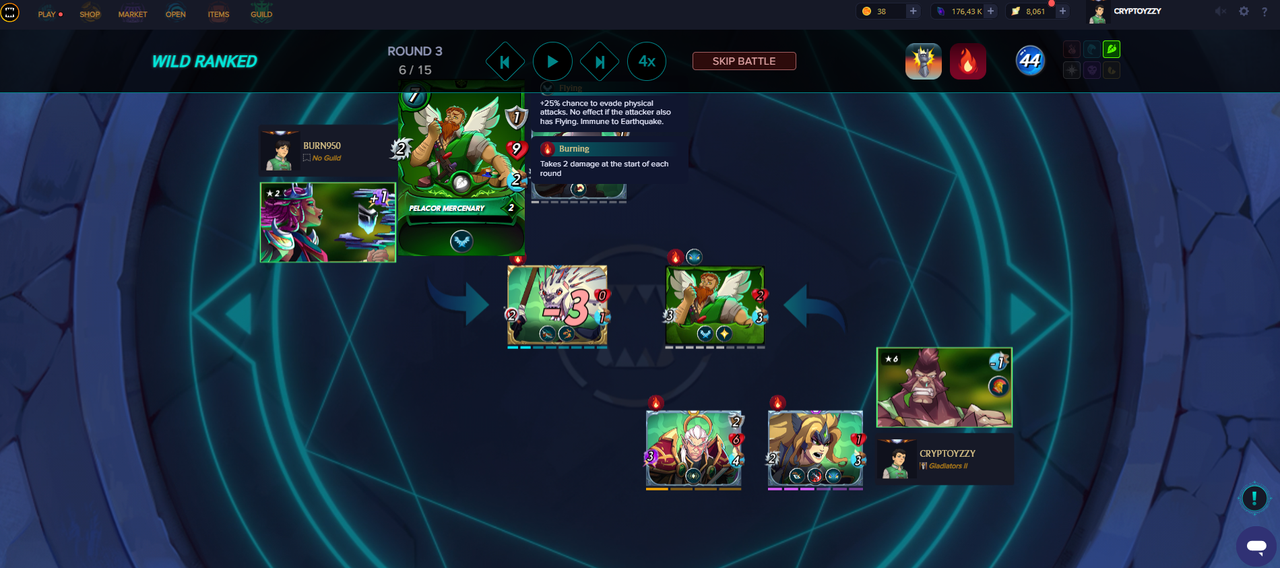
Task: Open the Market tab
Action: tap(132, 14)
